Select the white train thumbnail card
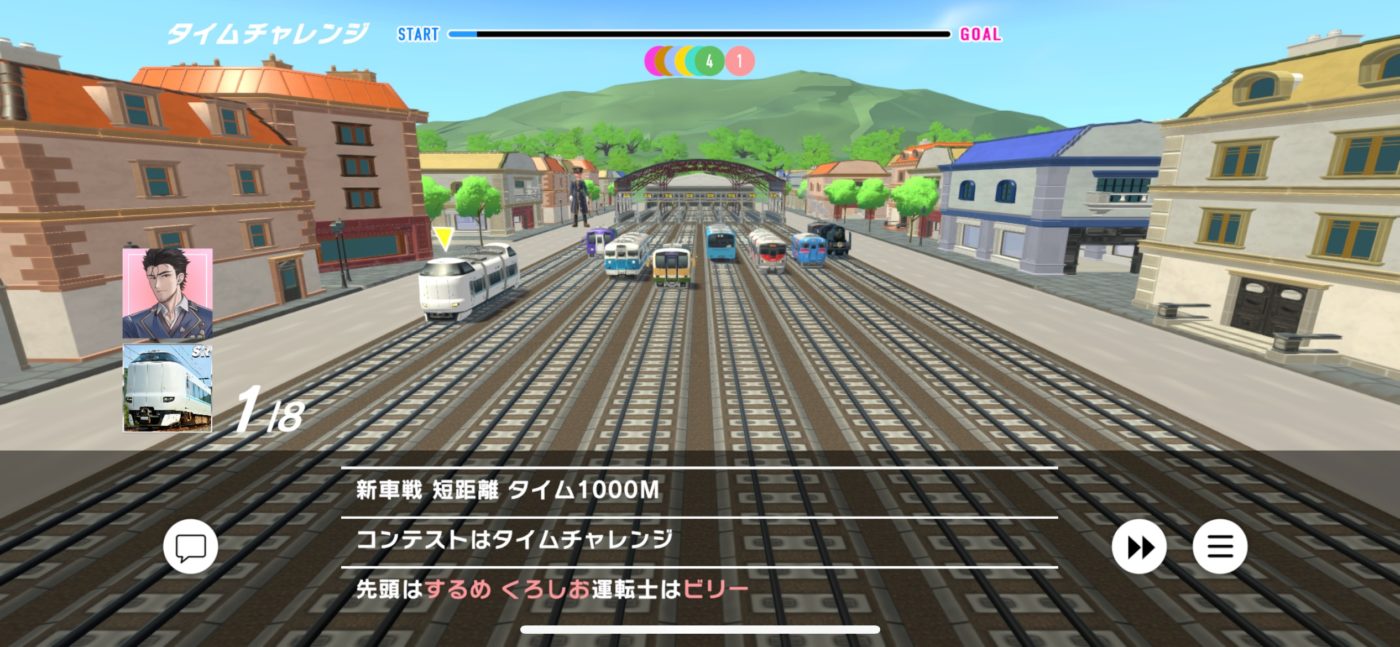Image resolution: width=1400 pixels, height=647 pixels. 167,388
